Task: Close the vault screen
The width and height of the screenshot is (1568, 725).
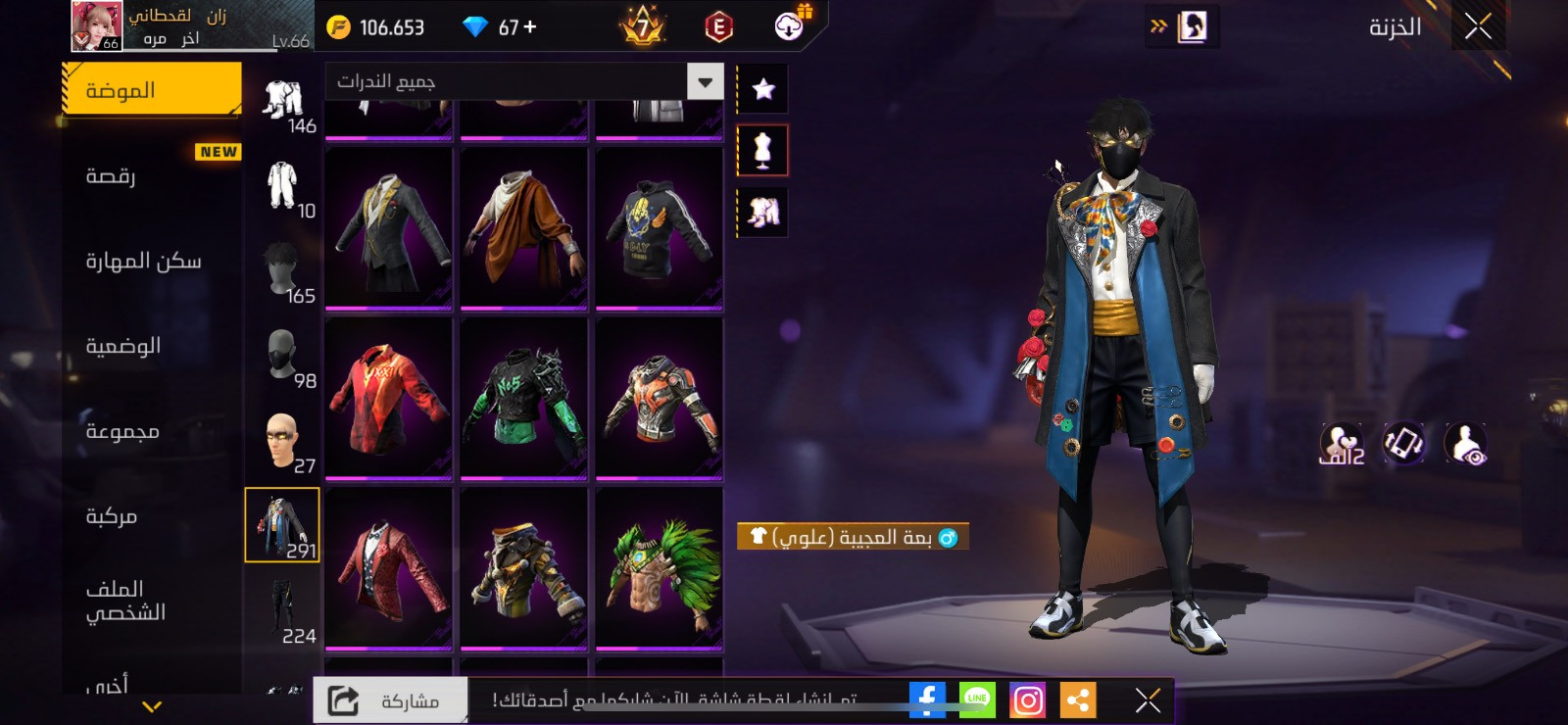Action: pyautogui.click(x=1478, y=26)
